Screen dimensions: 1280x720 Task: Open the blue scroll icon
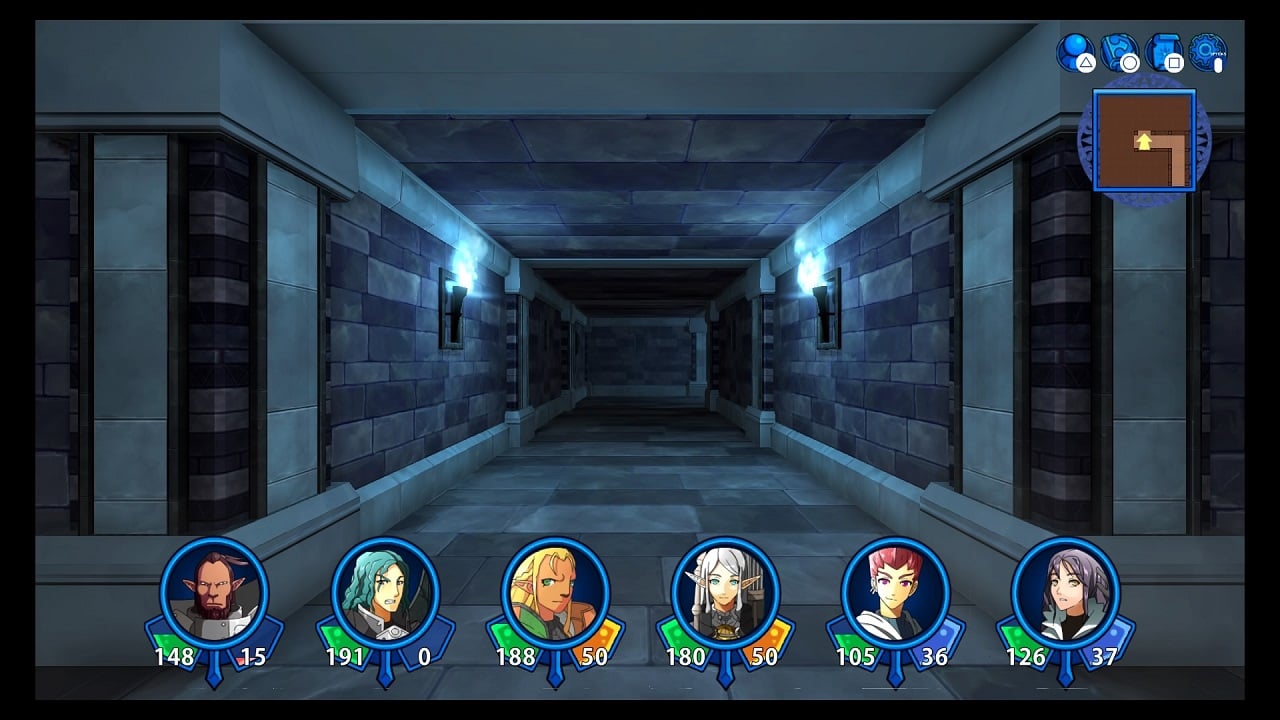tap(1164, 51)
